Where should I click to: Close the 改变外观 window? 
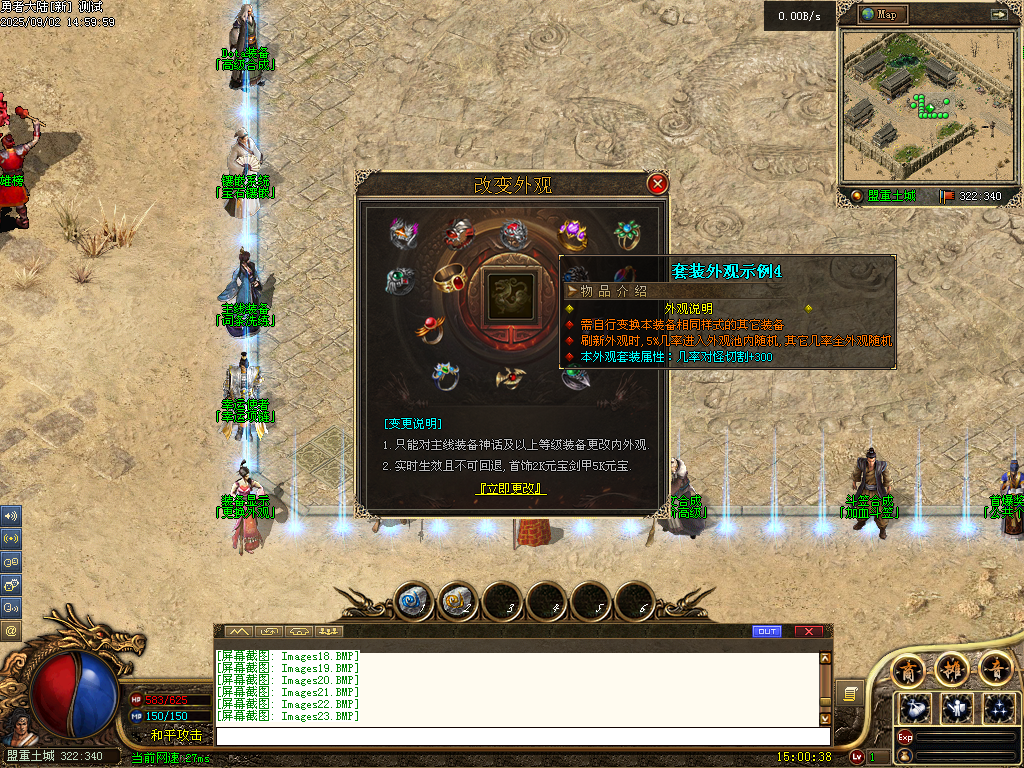(x=657, y=184)
